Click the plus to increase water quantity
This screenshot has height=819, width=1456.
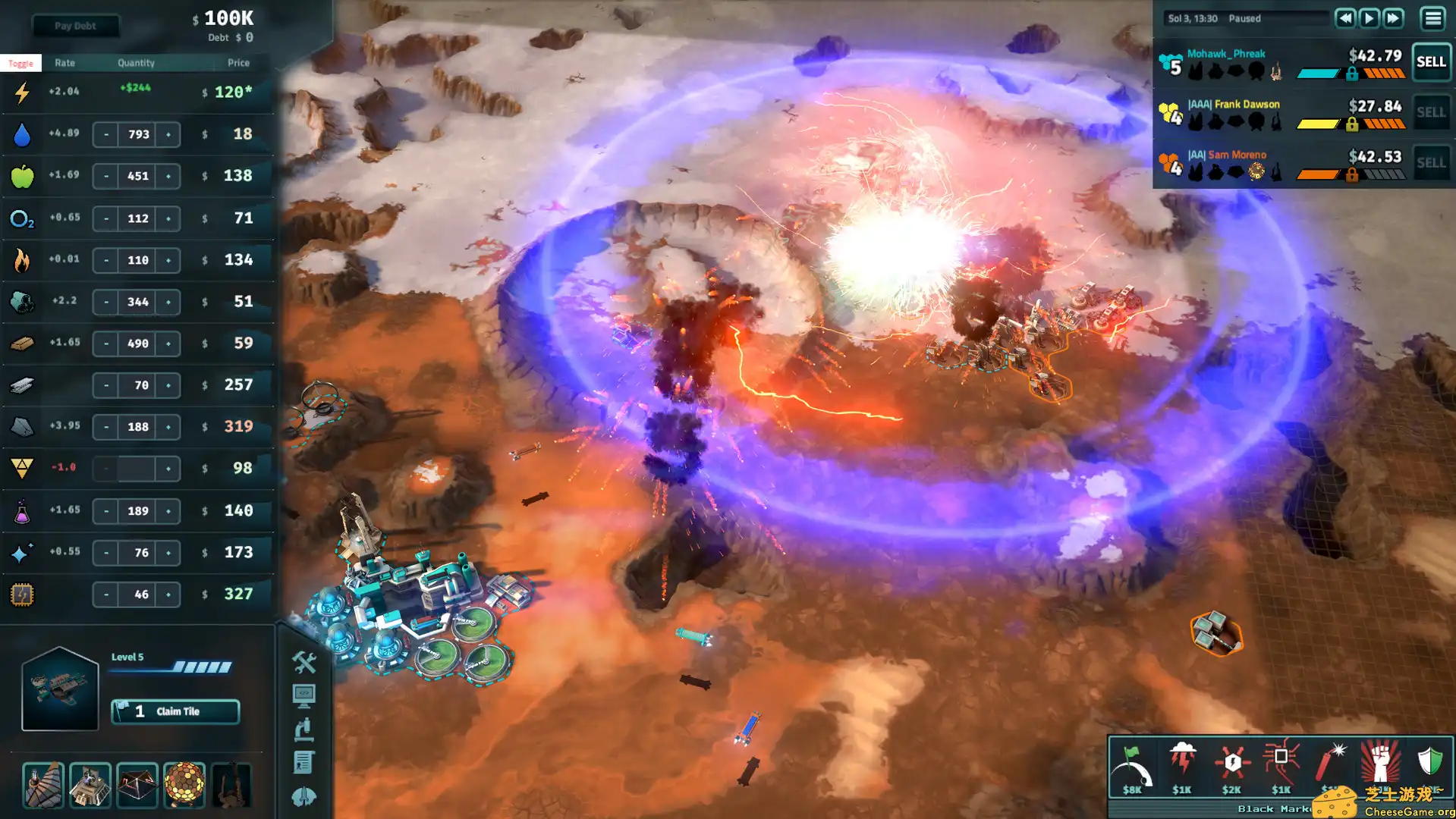tap(168, 133)
